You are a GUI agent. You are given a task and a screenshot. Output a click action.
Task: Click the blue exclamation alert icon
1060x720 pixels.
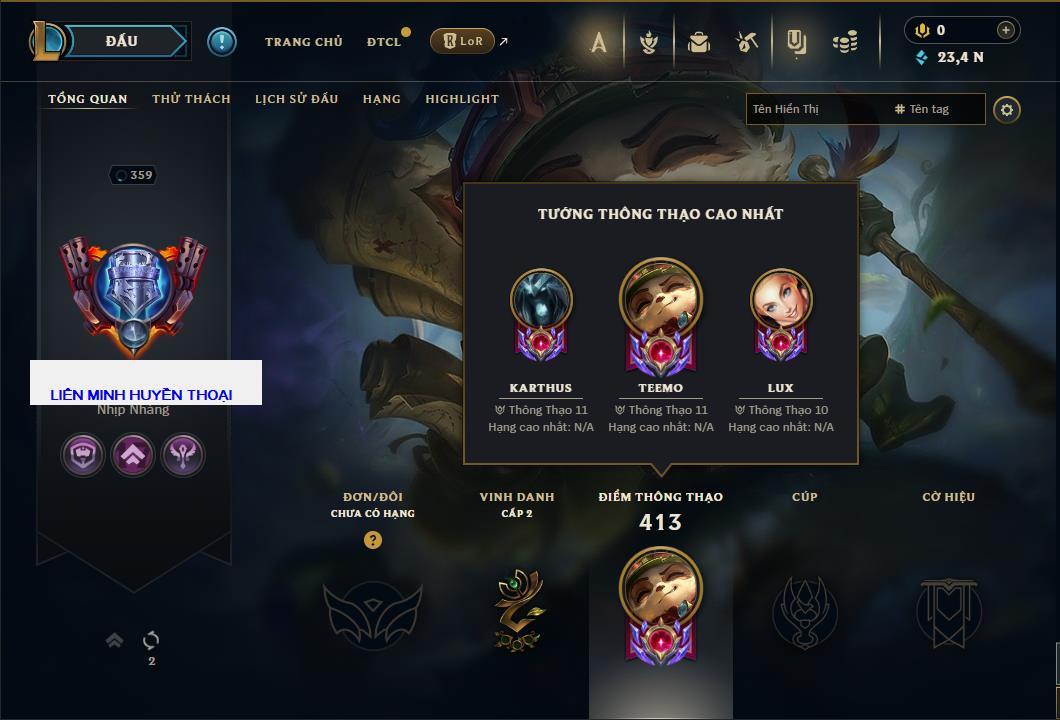[221, 41]
